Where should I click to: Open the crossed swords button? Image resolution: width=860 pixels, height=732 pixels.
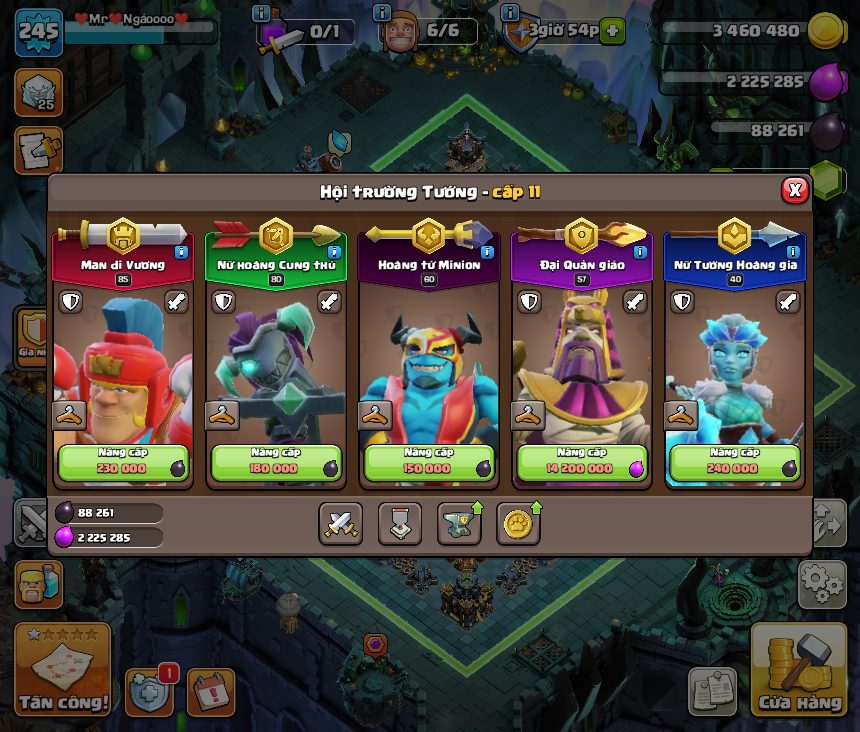(x=340, y=523)
